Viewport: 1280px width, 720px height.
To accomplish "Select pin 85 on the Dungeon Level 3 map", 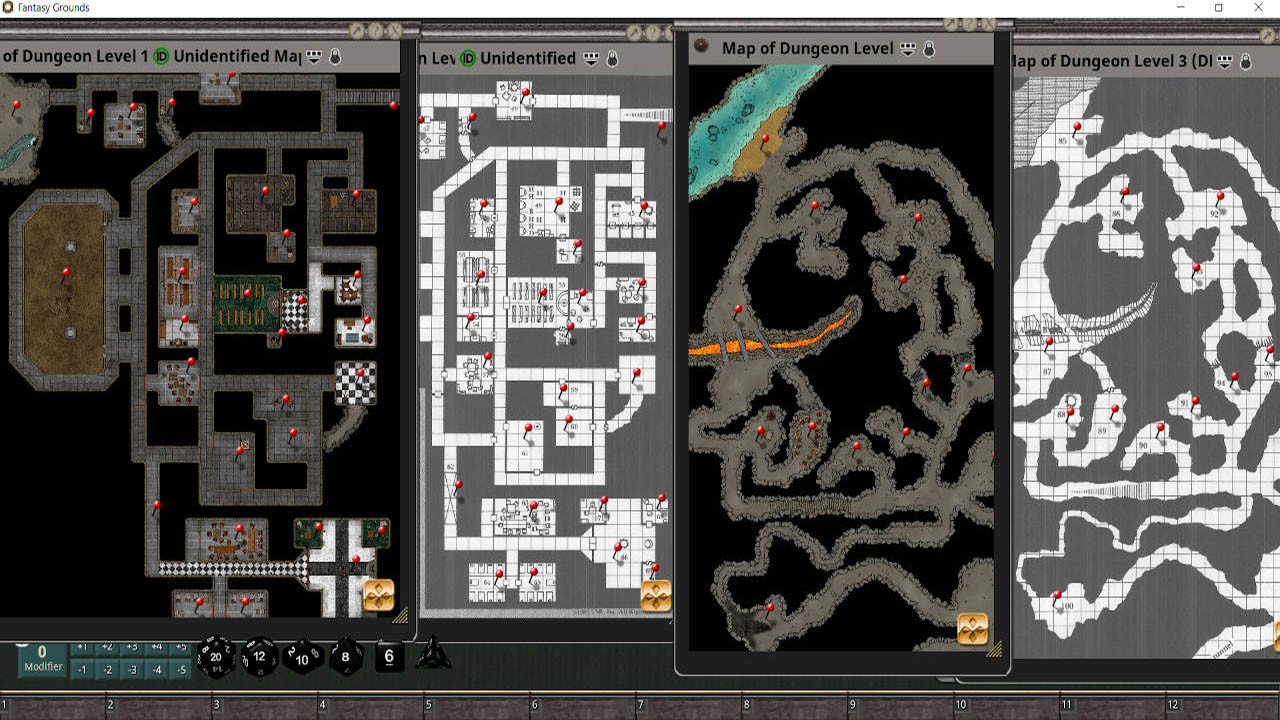I will [1077, 126].
